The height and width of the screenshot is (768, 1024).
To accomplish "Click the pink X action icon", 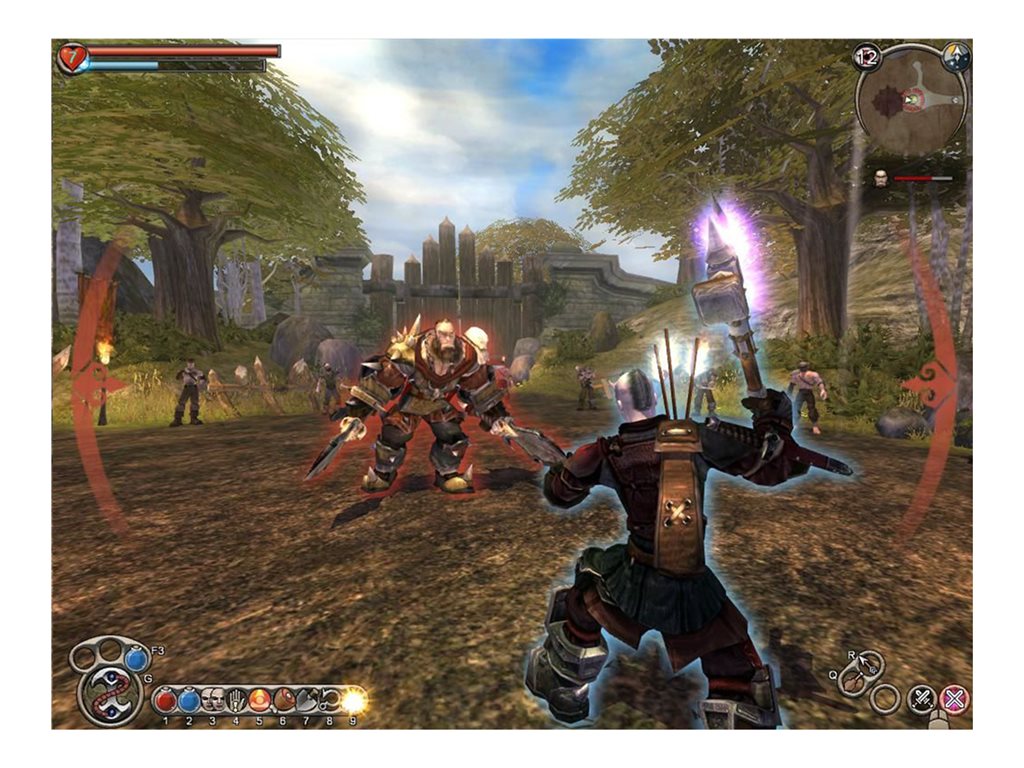I will 955,699.
